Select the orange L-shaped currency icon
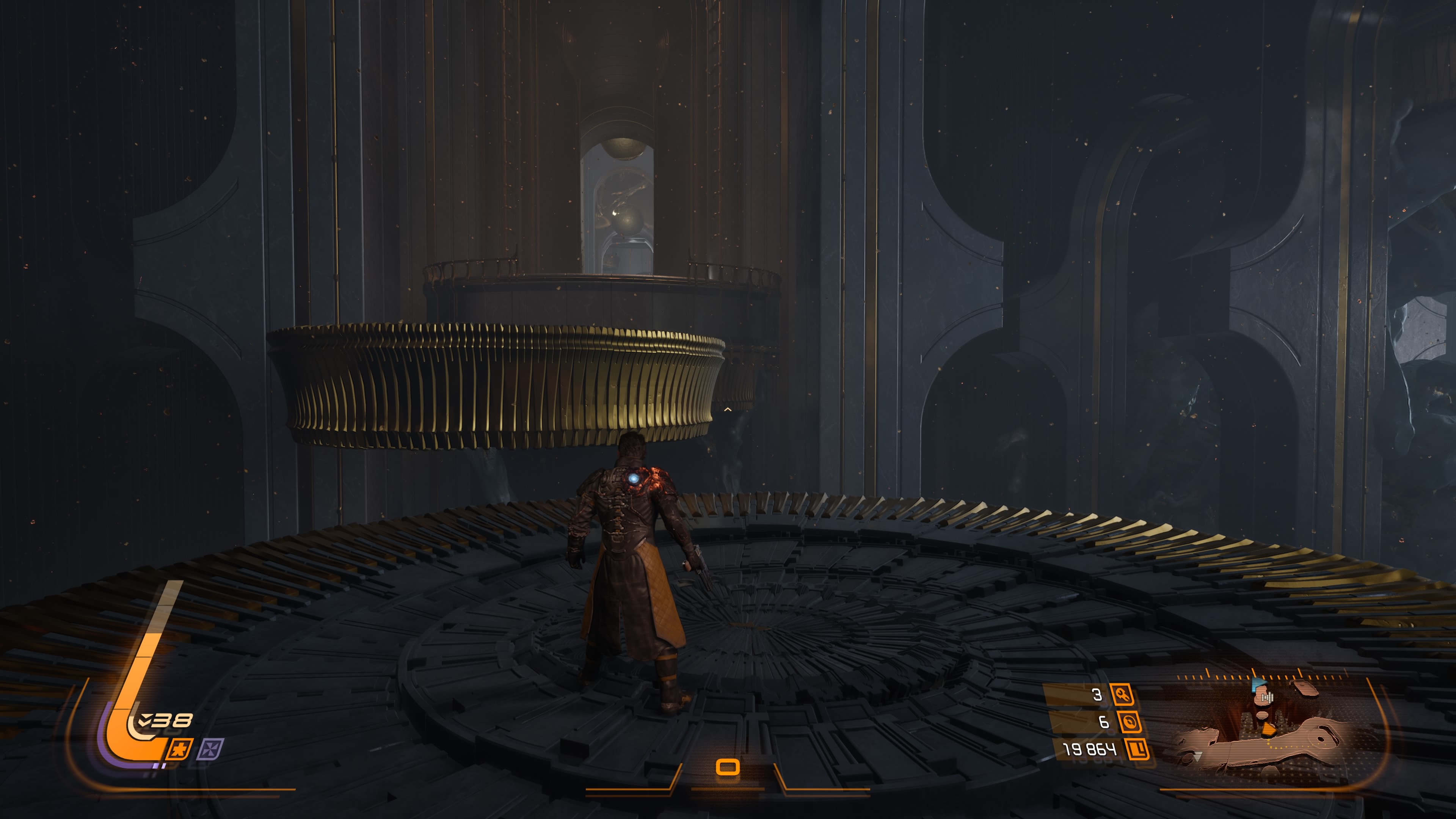This screenshot has width=1456, height=819. point(1137,750)
